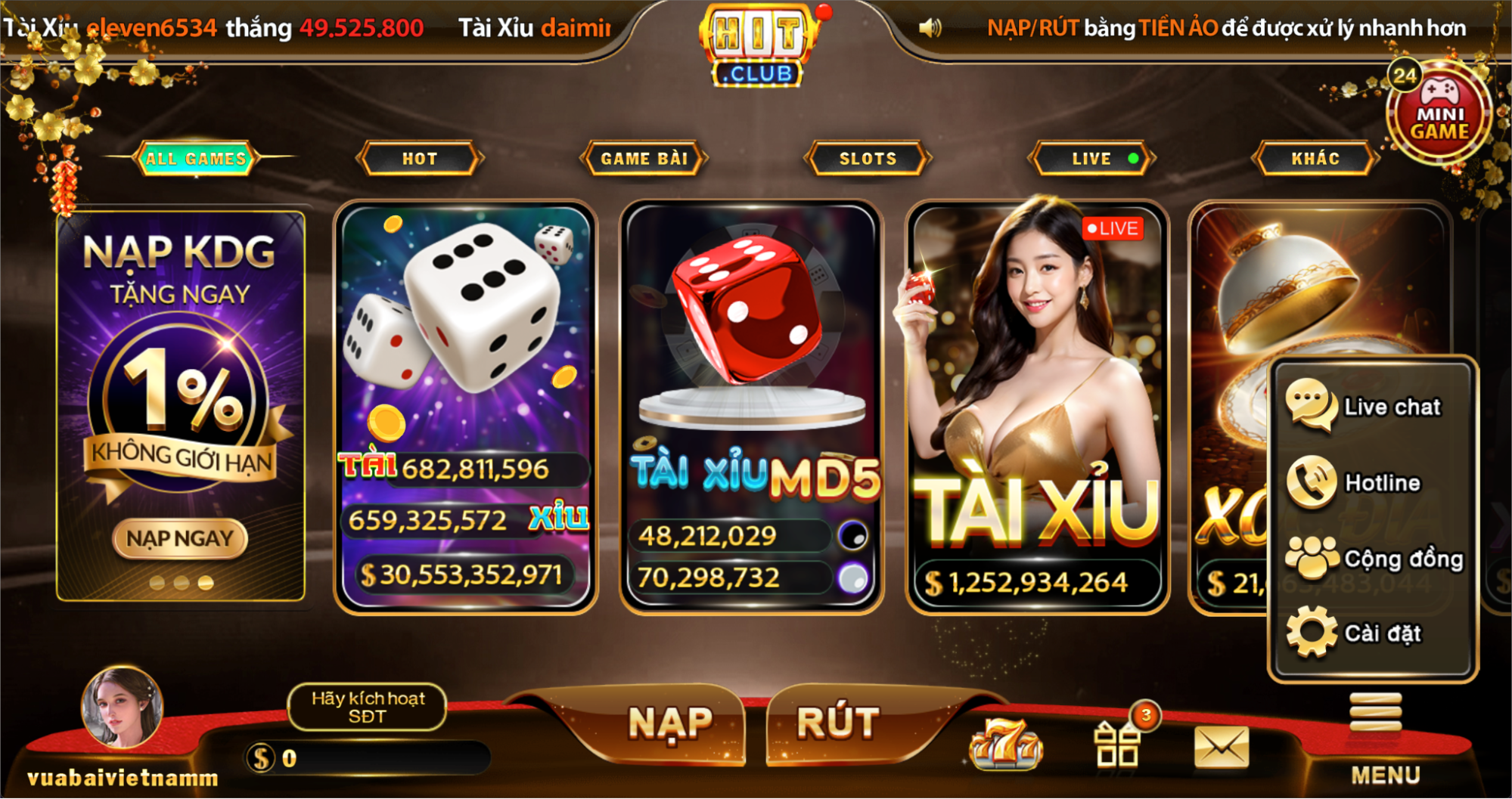The image size is (1512, 799).
Task: Mute the announcement sound
Action: click(x=932, y=27)
